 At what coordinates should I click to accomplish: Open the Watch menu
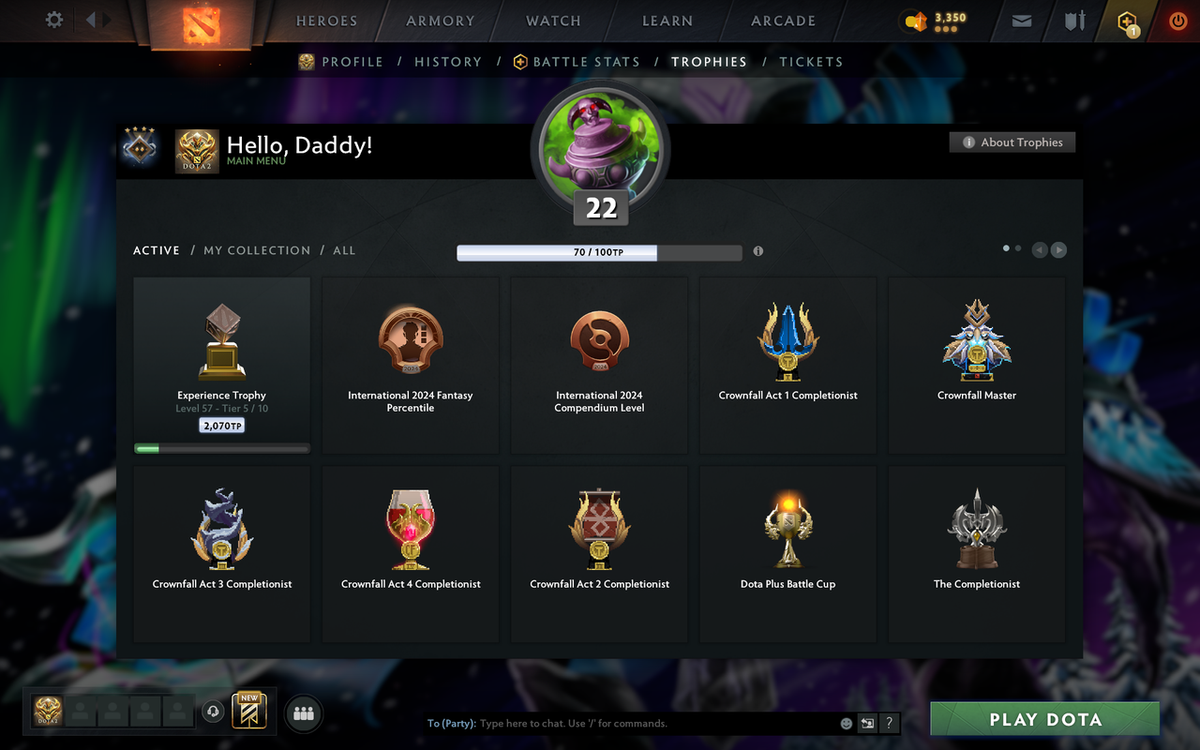(x=553, y=21)
